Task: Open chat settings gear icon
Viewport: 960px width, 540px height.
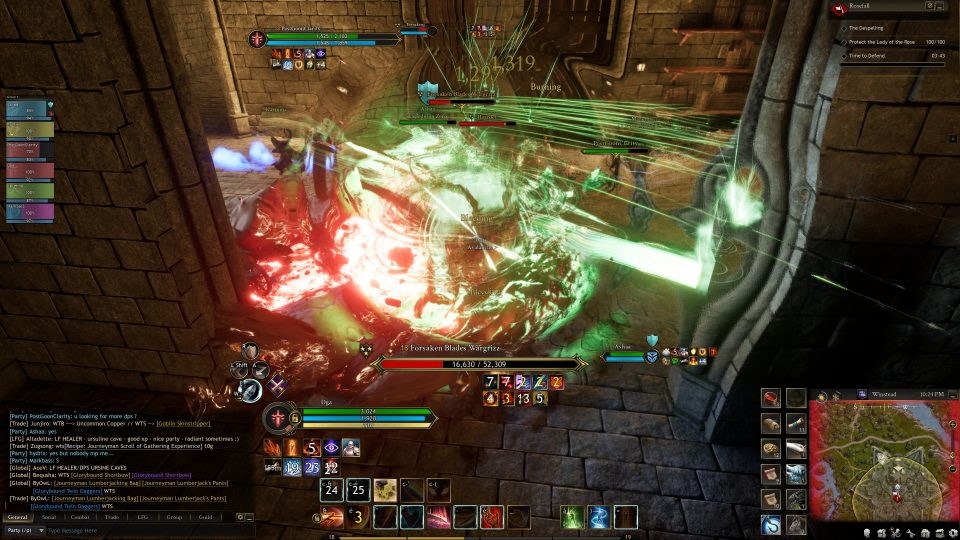Action: coord(240,517)
